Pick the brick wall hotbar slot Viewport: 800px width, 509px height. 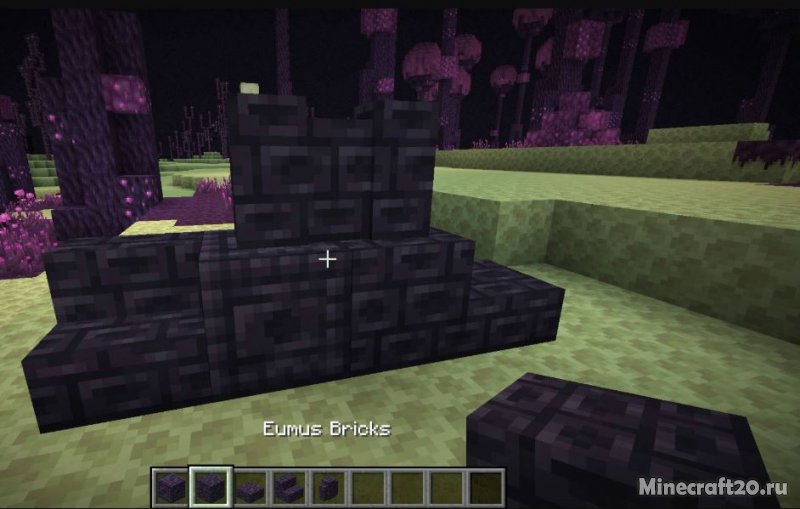click(x=328, y=487)
